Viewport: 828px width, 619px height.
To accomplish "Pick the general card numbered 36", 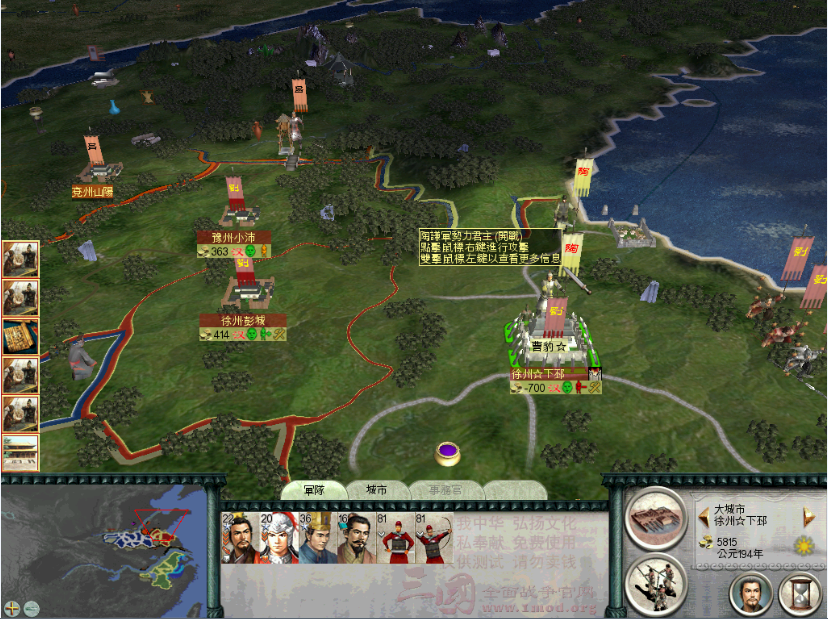I will (319, 540).
